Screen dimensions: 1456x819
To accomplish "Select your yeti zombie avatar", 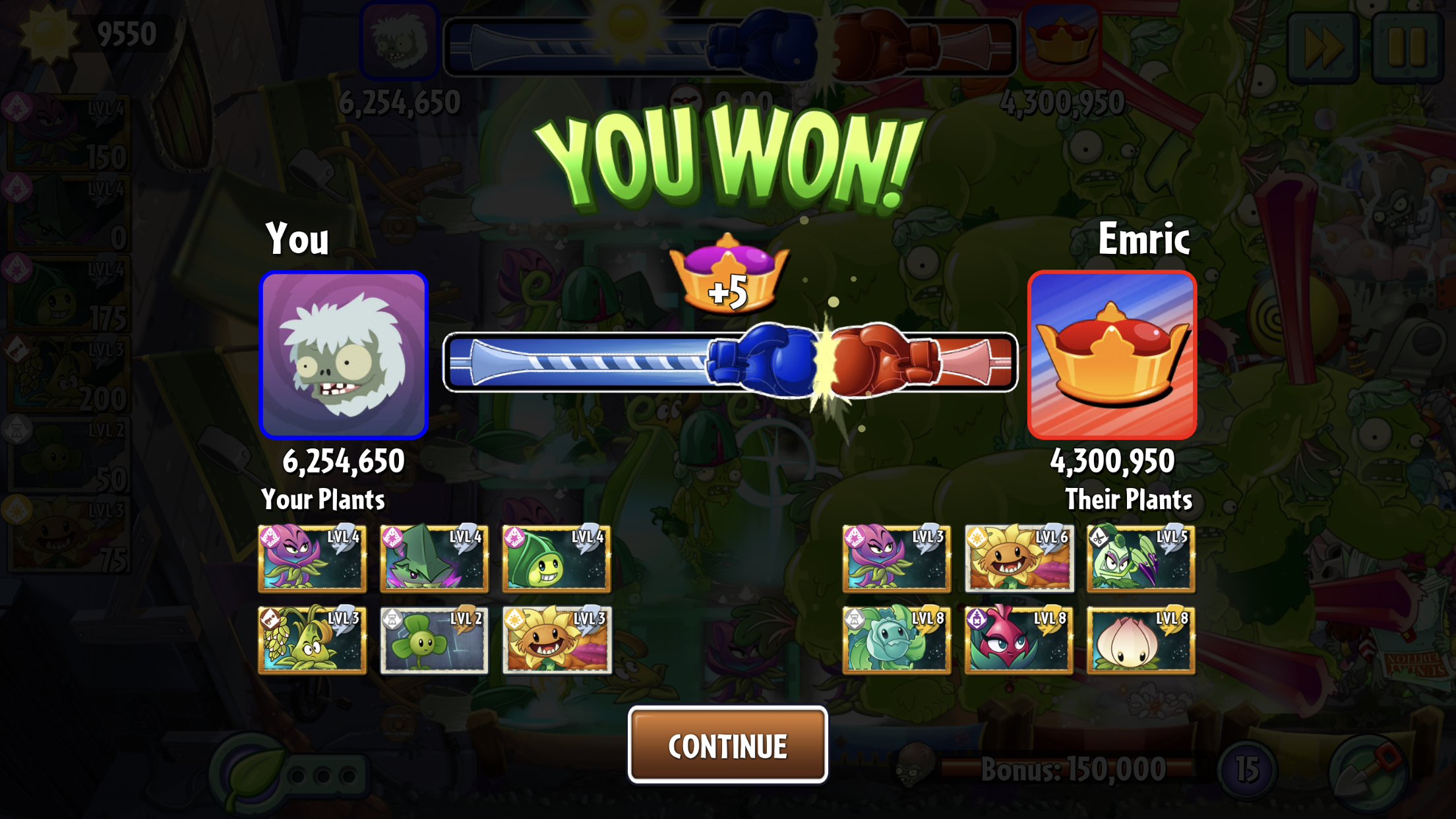I will 344,355.
